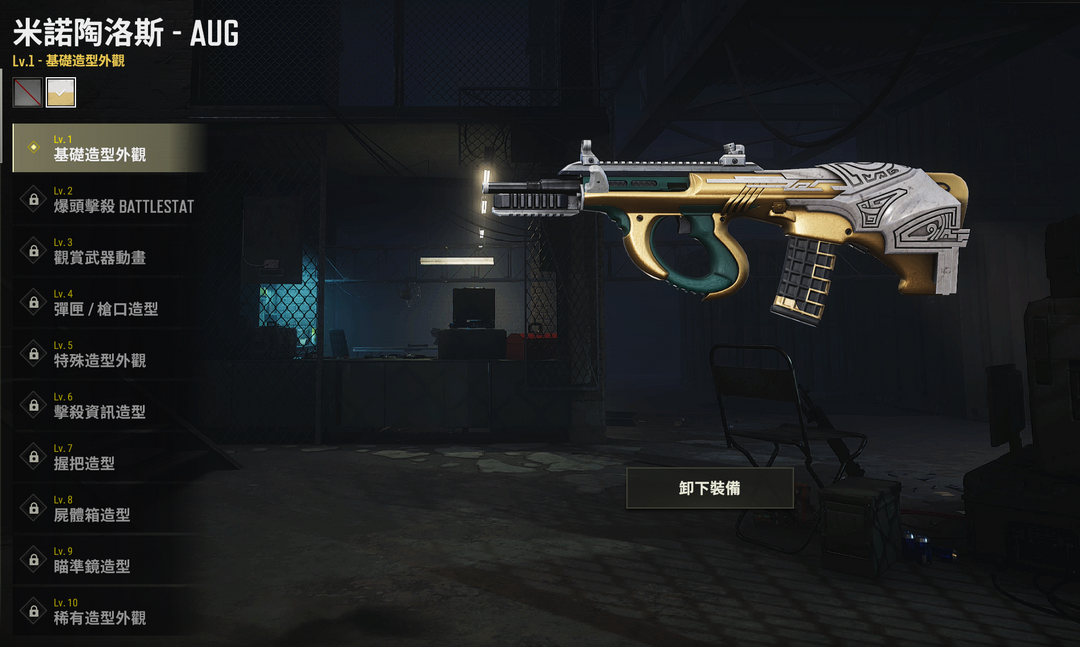Select Lv. 4 彈匣 / 槍口造型
Viewport: 1080px width, 647px height.
[x=108, y=302]
